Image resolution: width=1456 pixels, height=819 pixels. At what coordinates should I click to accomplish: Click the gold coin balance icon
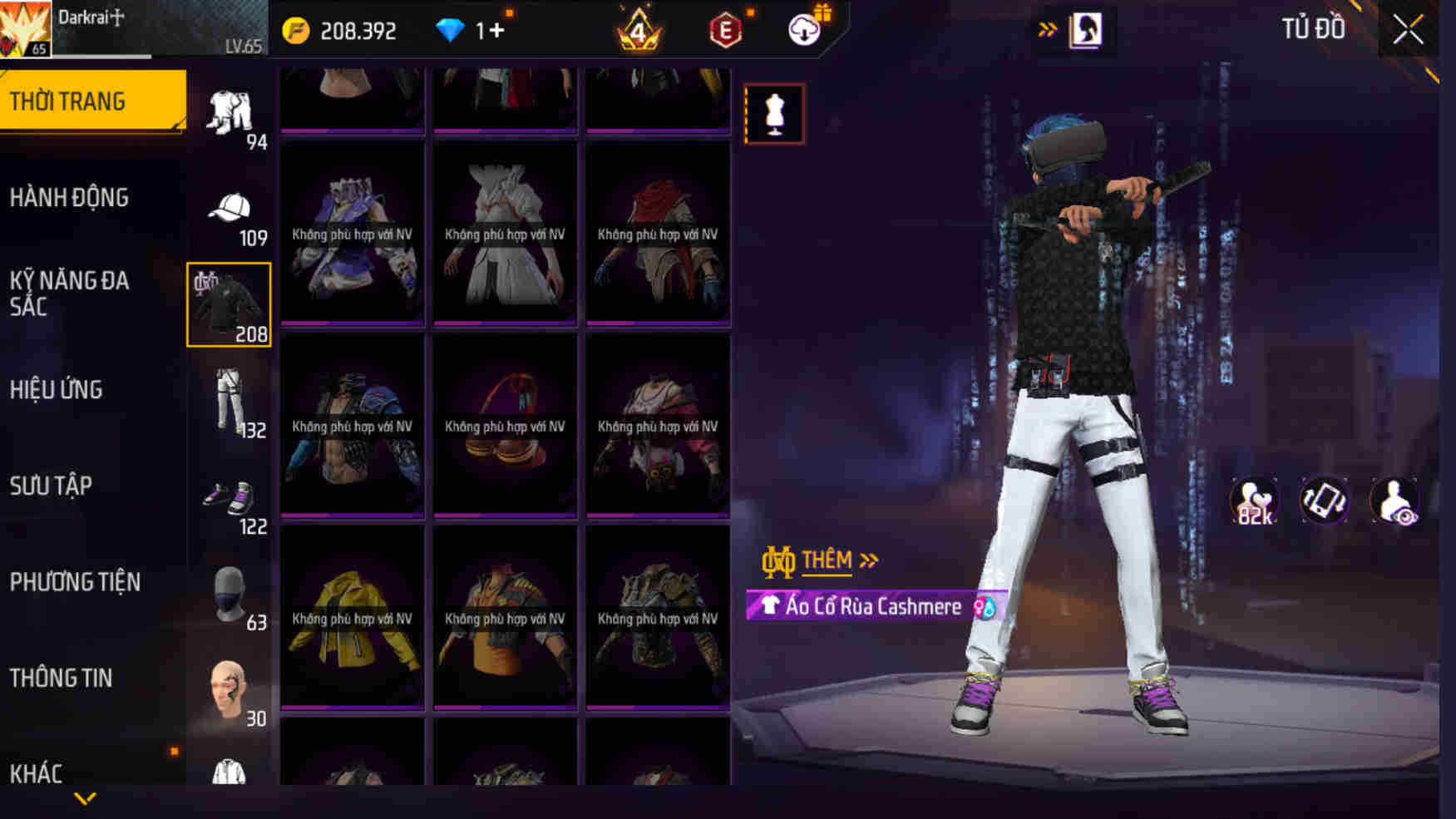coord(296,30)
